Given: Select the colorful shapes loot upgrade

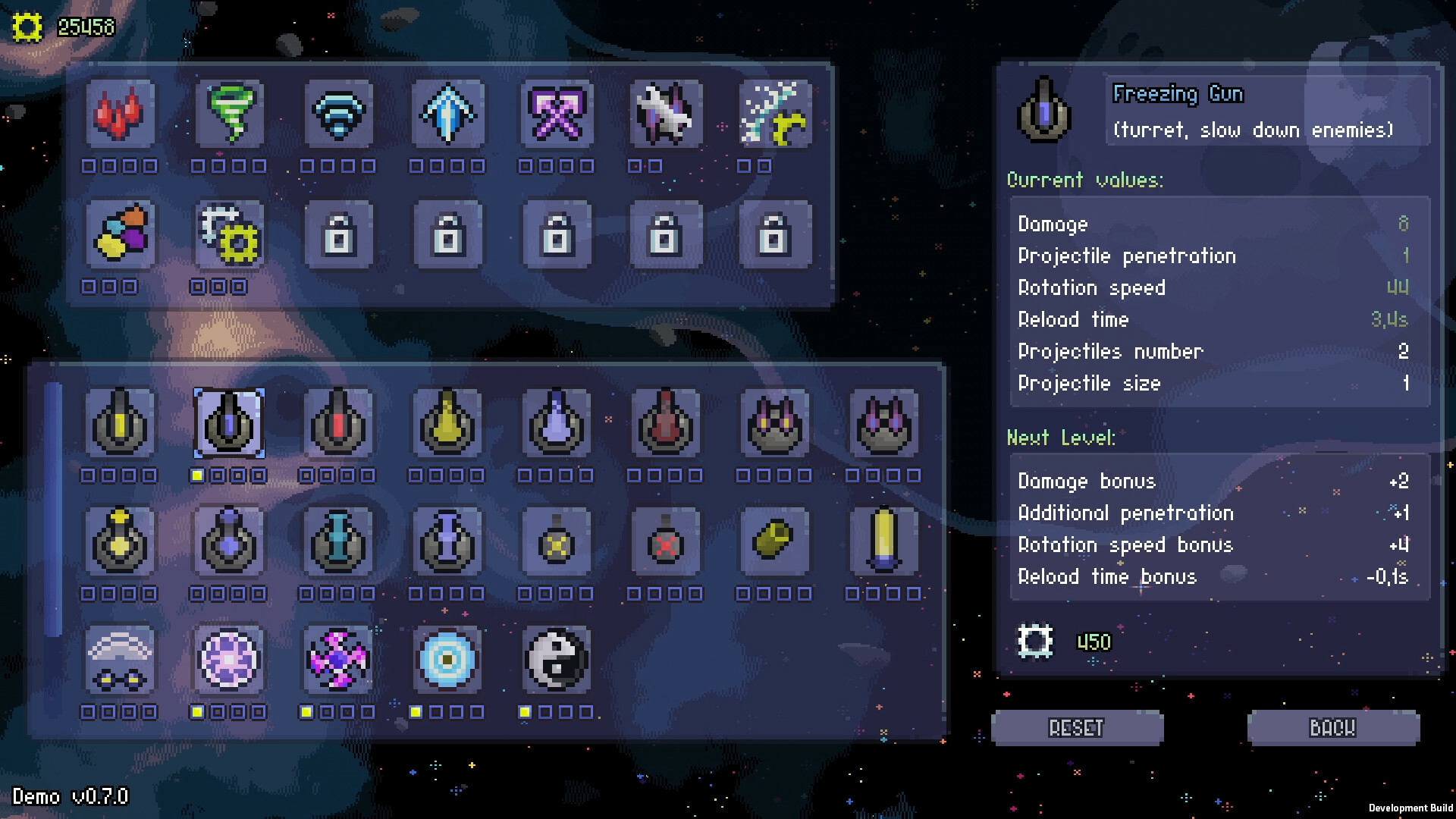Looking at the screenshot, I should [x=121, y=235].
